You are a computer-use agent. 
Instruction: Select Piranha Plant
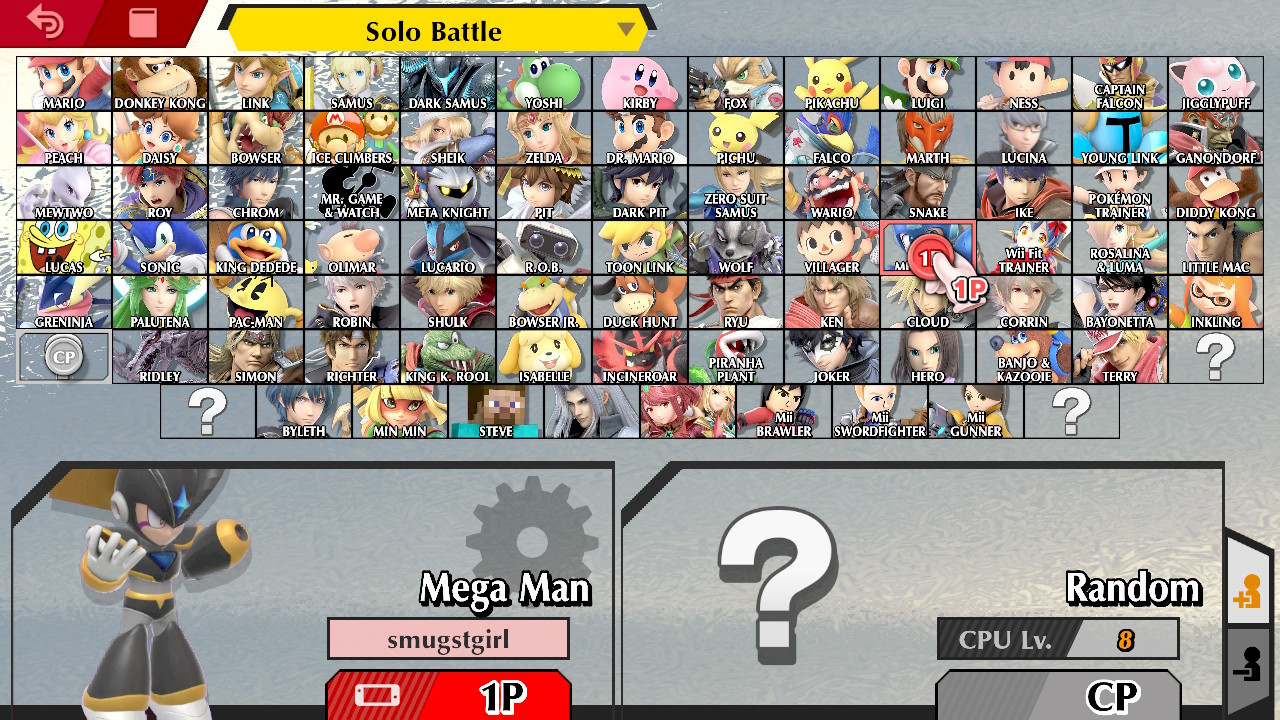click(736, 356)
